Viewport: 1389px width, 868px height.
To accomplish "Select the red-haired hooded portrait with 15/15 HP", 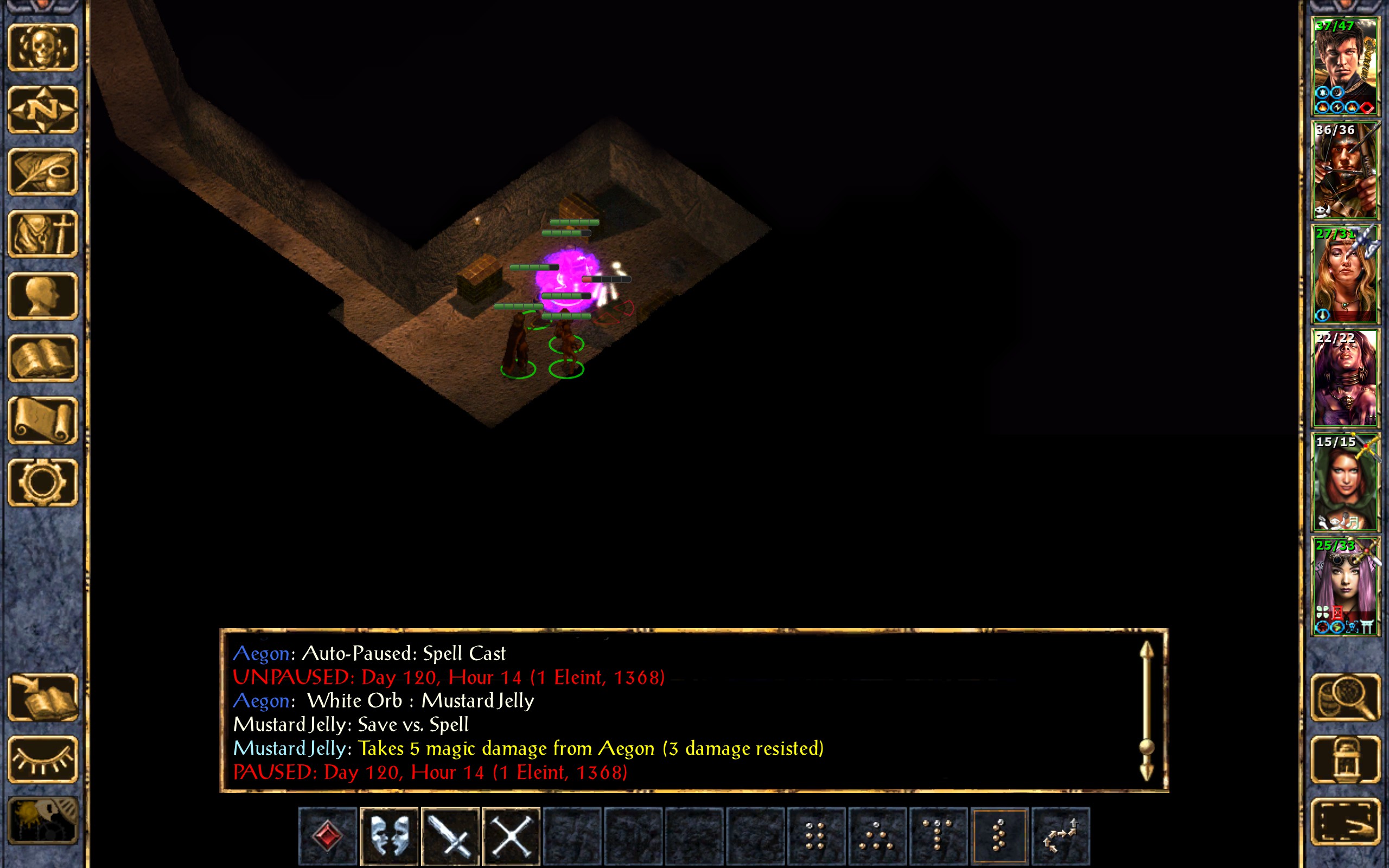I will pos(1345,482).
